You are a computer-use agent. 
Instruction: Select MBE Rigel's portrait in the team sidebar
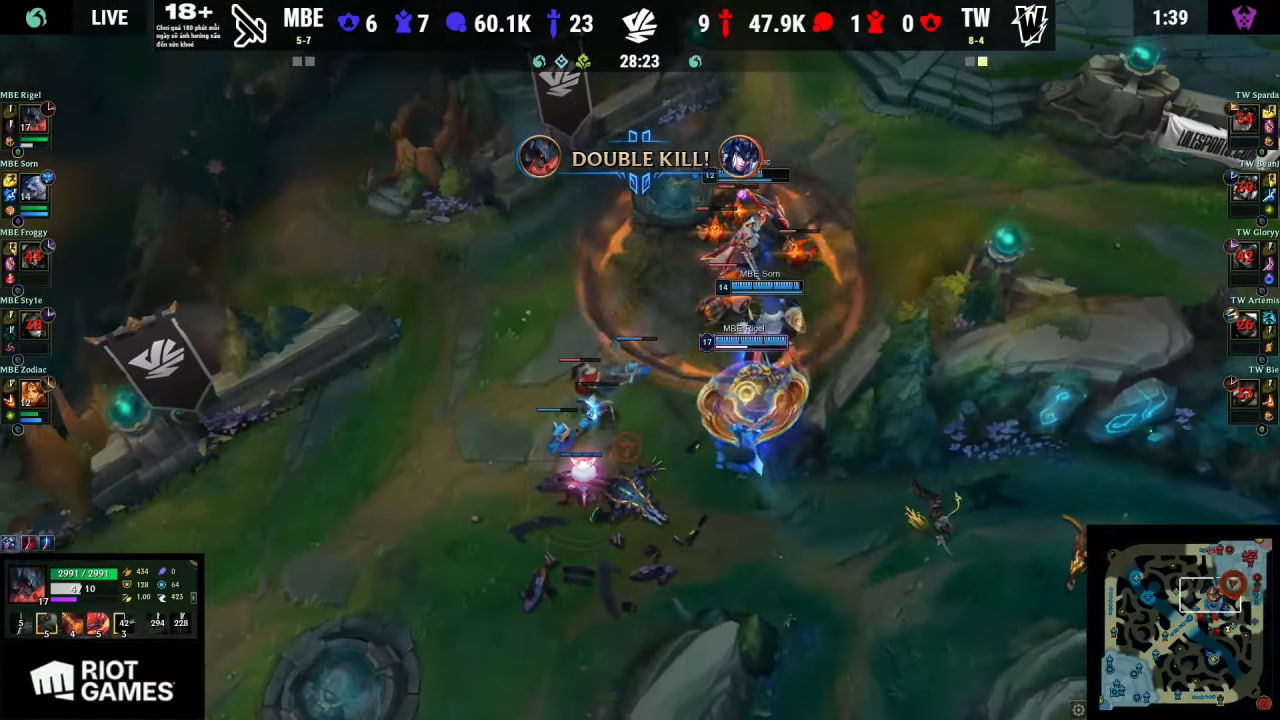(33, 118)
